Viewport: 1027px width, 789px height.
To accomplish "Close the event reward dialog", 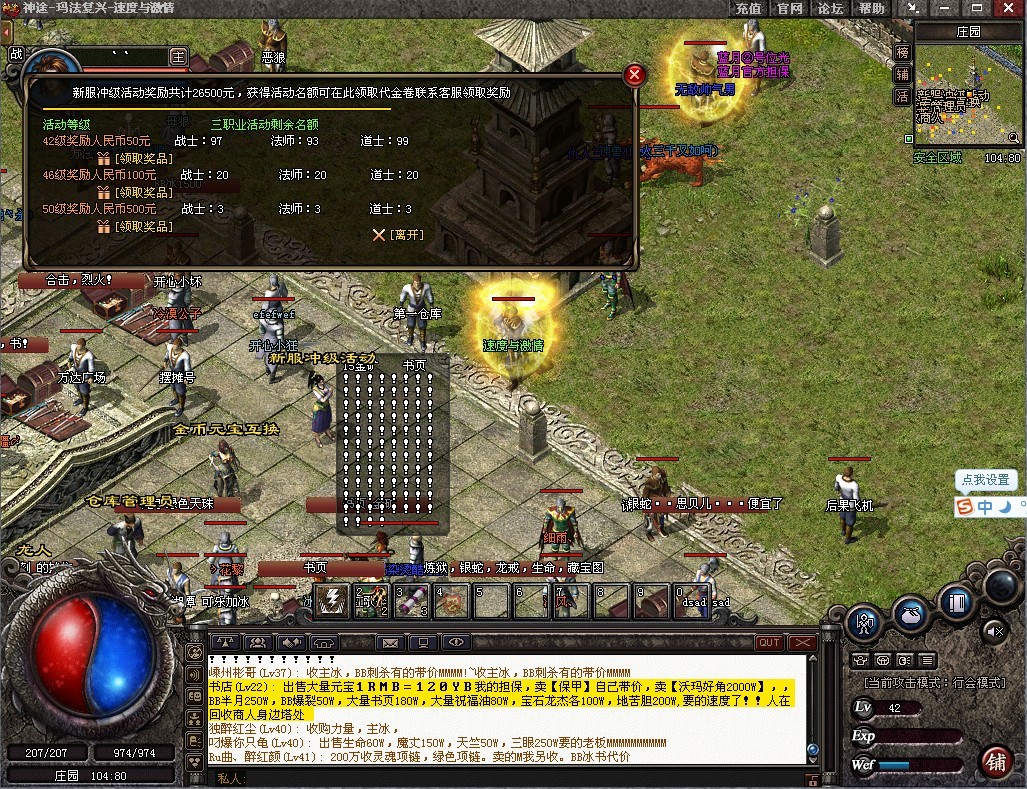I will point(633,75).
